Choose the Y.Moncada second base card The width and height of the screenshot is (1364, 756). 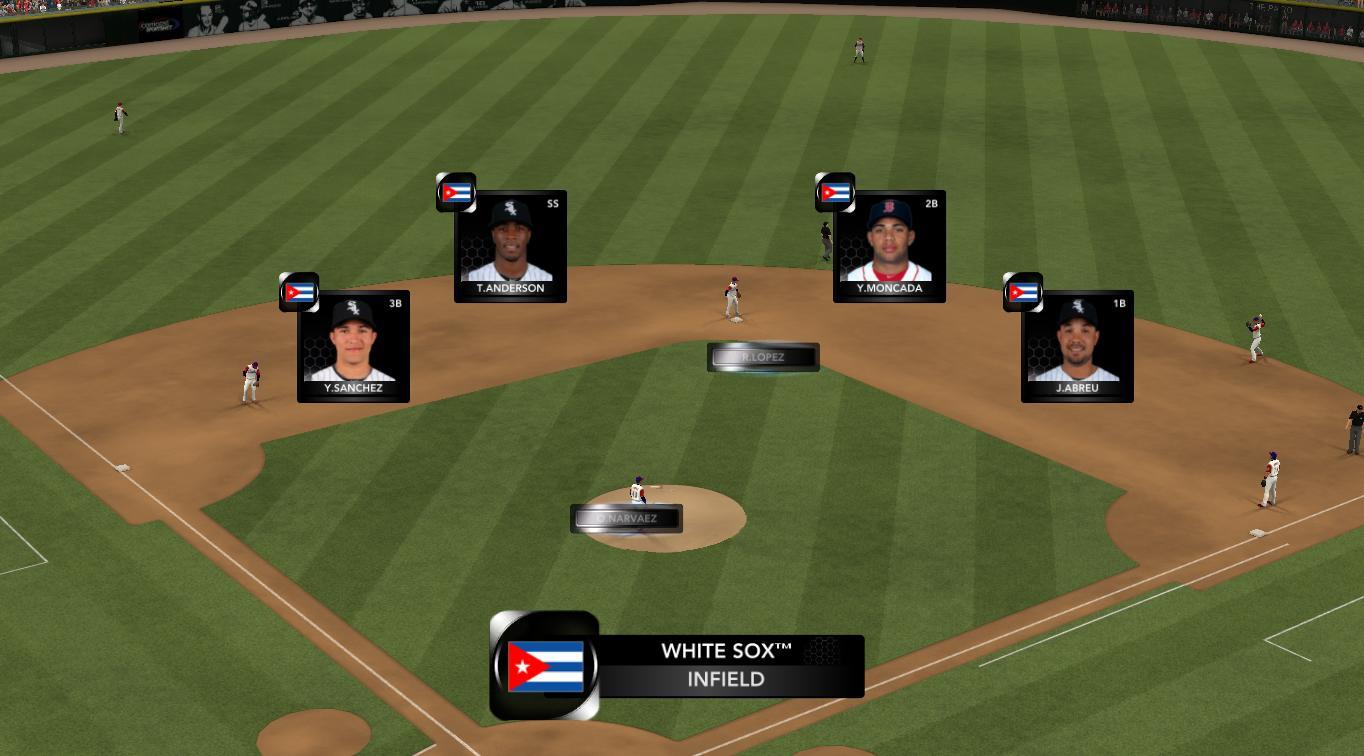(889, 246)
